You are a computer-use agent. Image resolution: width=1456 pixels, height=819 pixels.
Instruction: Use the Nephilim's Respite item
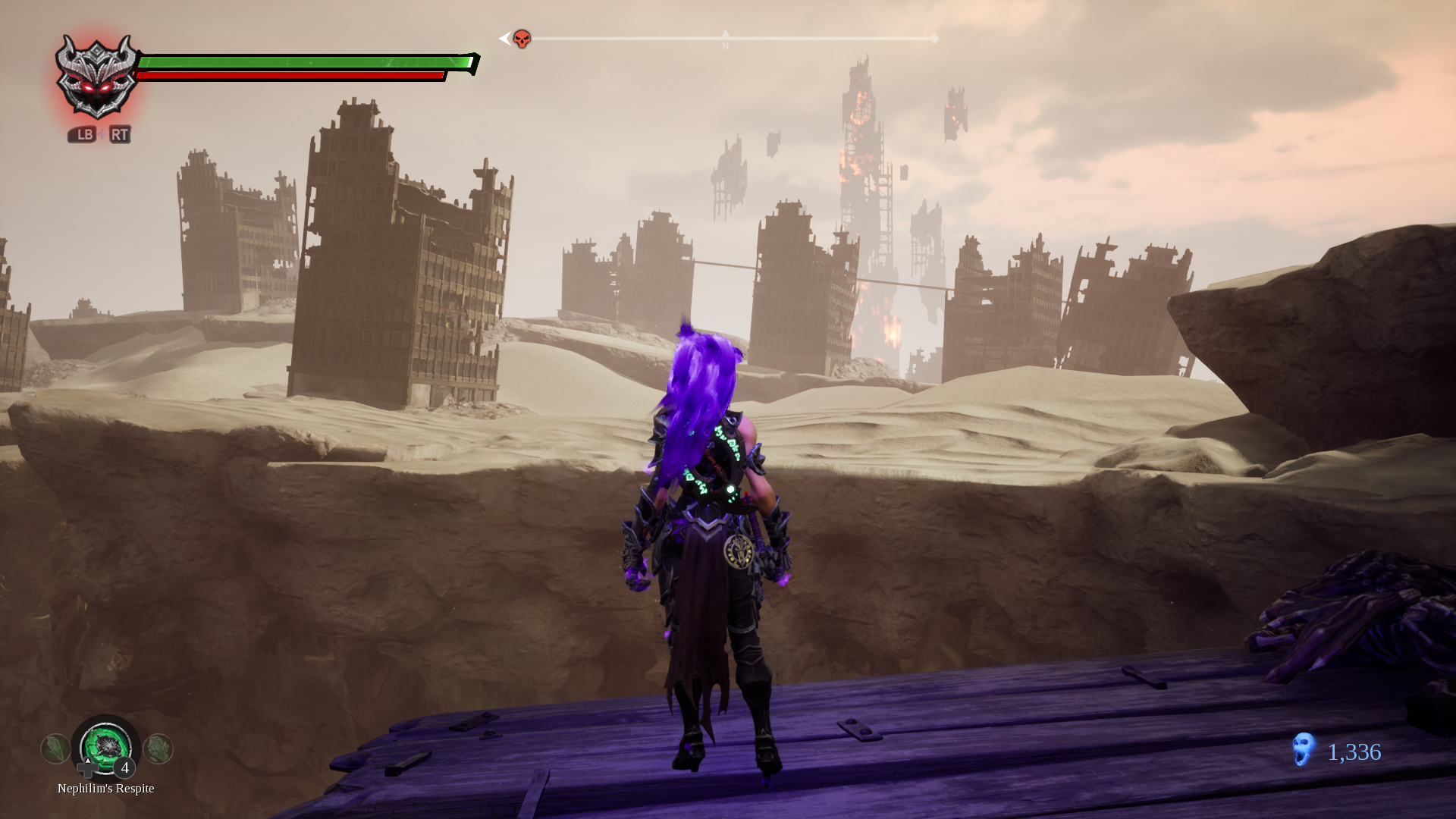click(106, 748)
